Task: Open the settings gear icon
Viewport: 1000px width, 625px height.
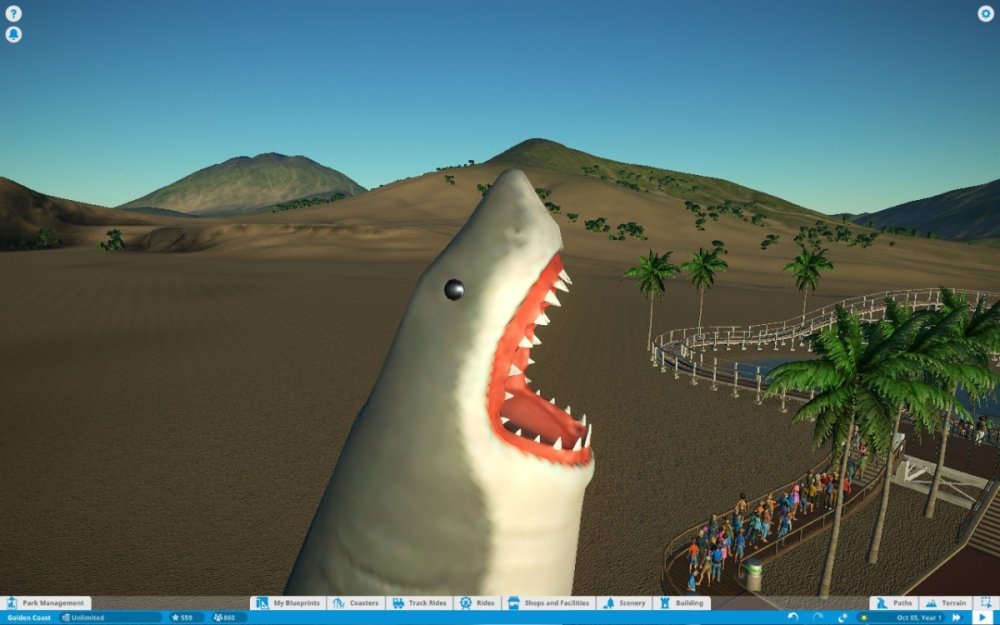Action: pyautogui.click(x=985, y=14)
